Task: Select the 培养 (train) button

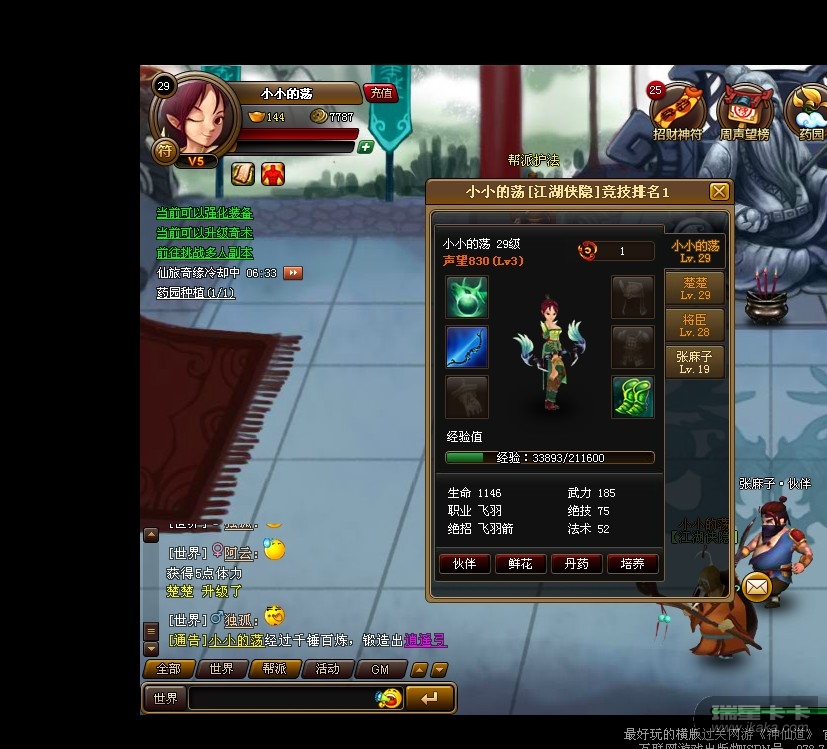Action: 632,564
